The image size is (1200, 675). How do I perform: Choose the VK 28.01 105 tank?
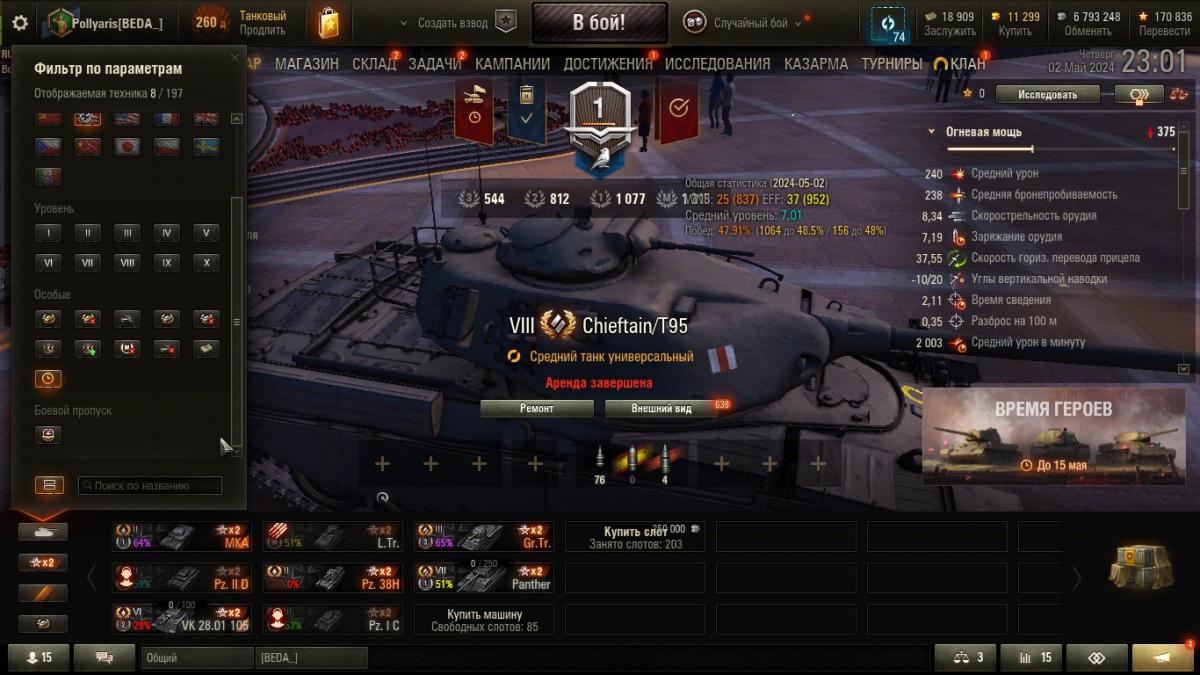[180, 619]
